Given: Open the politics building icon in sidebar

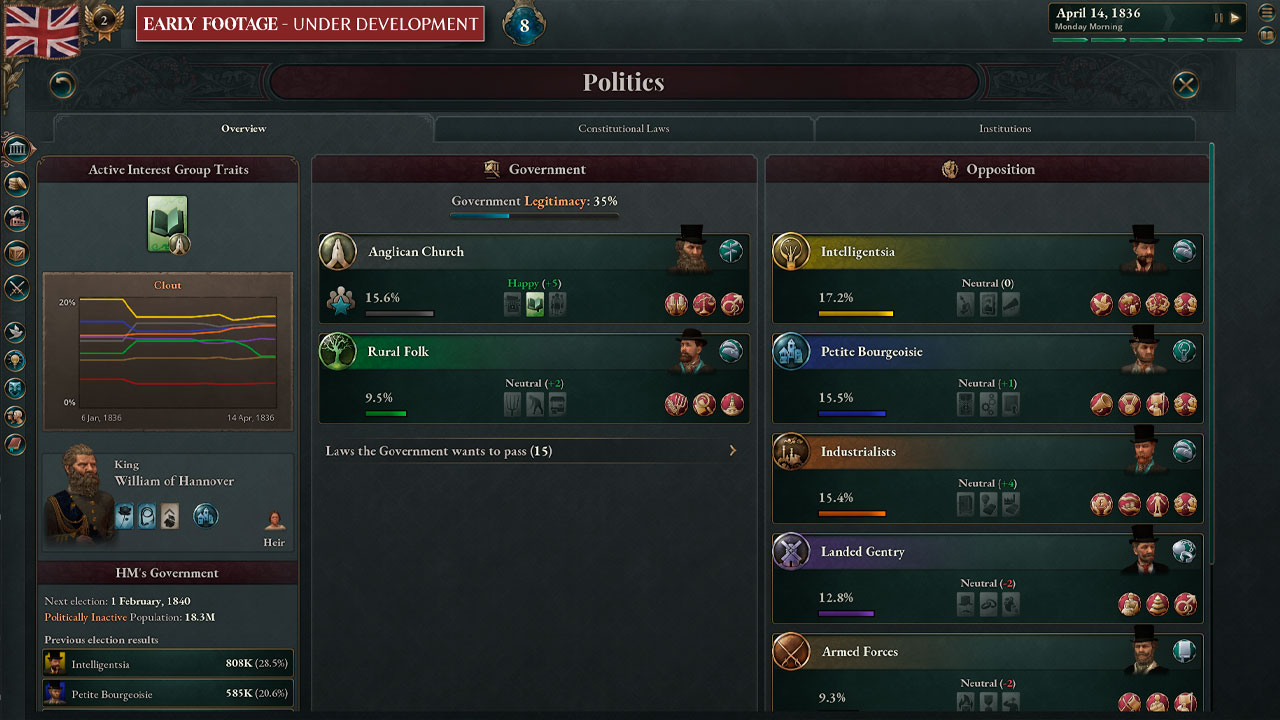Looking at the screenshot, I should 16,150.
